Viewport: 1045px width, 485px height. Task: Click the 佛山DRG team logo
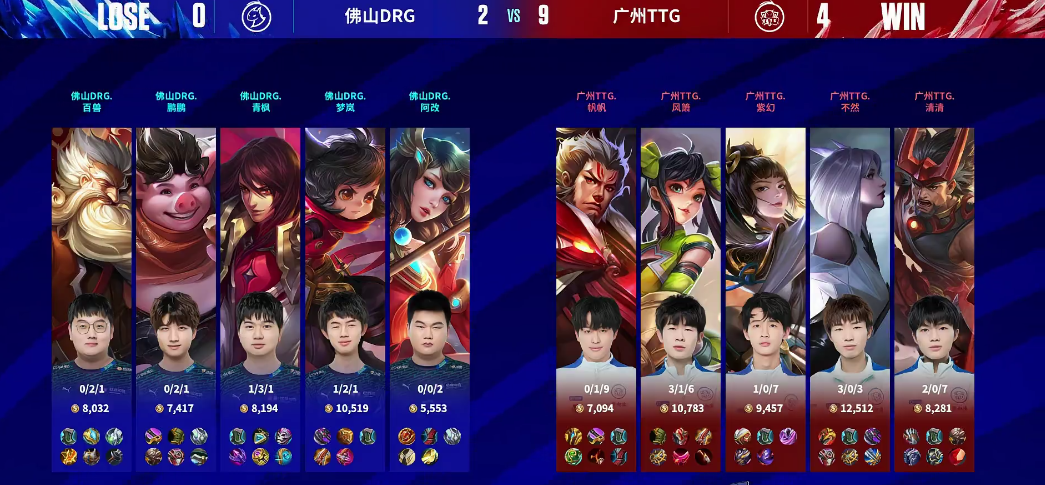click(256, 17)
